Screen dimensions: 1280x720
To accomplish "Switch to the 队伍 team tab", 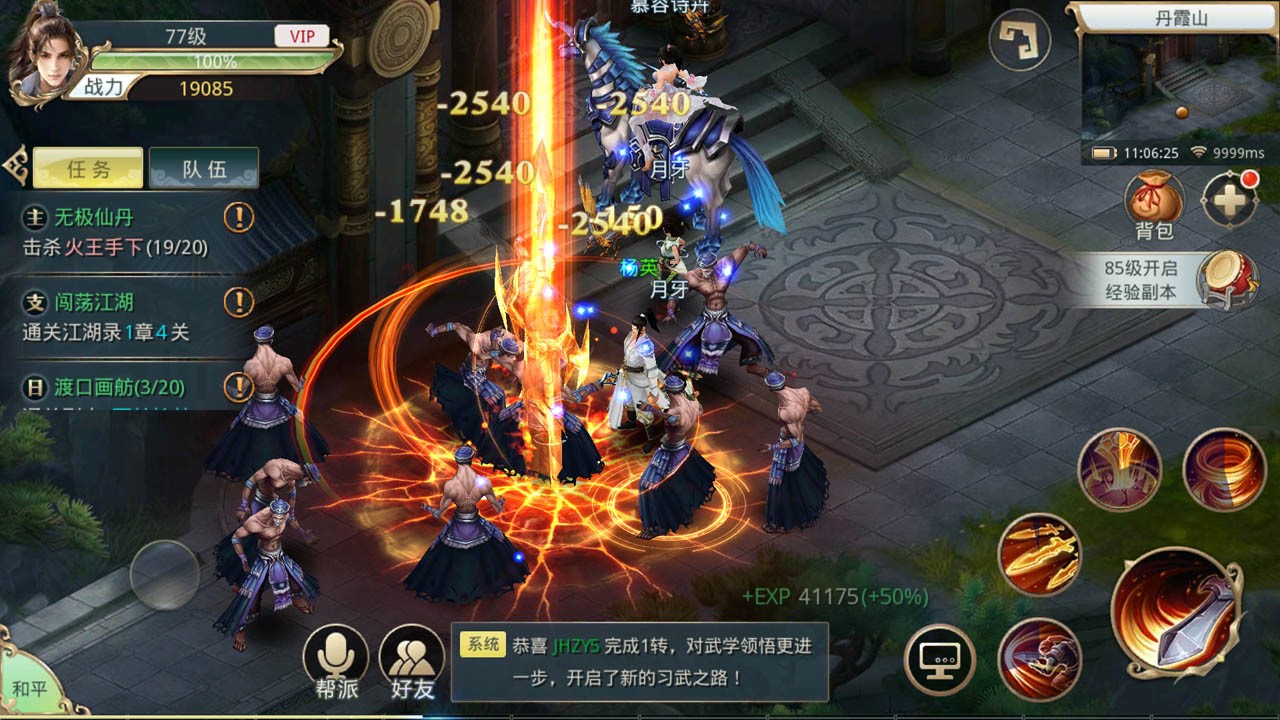I will point(204,166).
